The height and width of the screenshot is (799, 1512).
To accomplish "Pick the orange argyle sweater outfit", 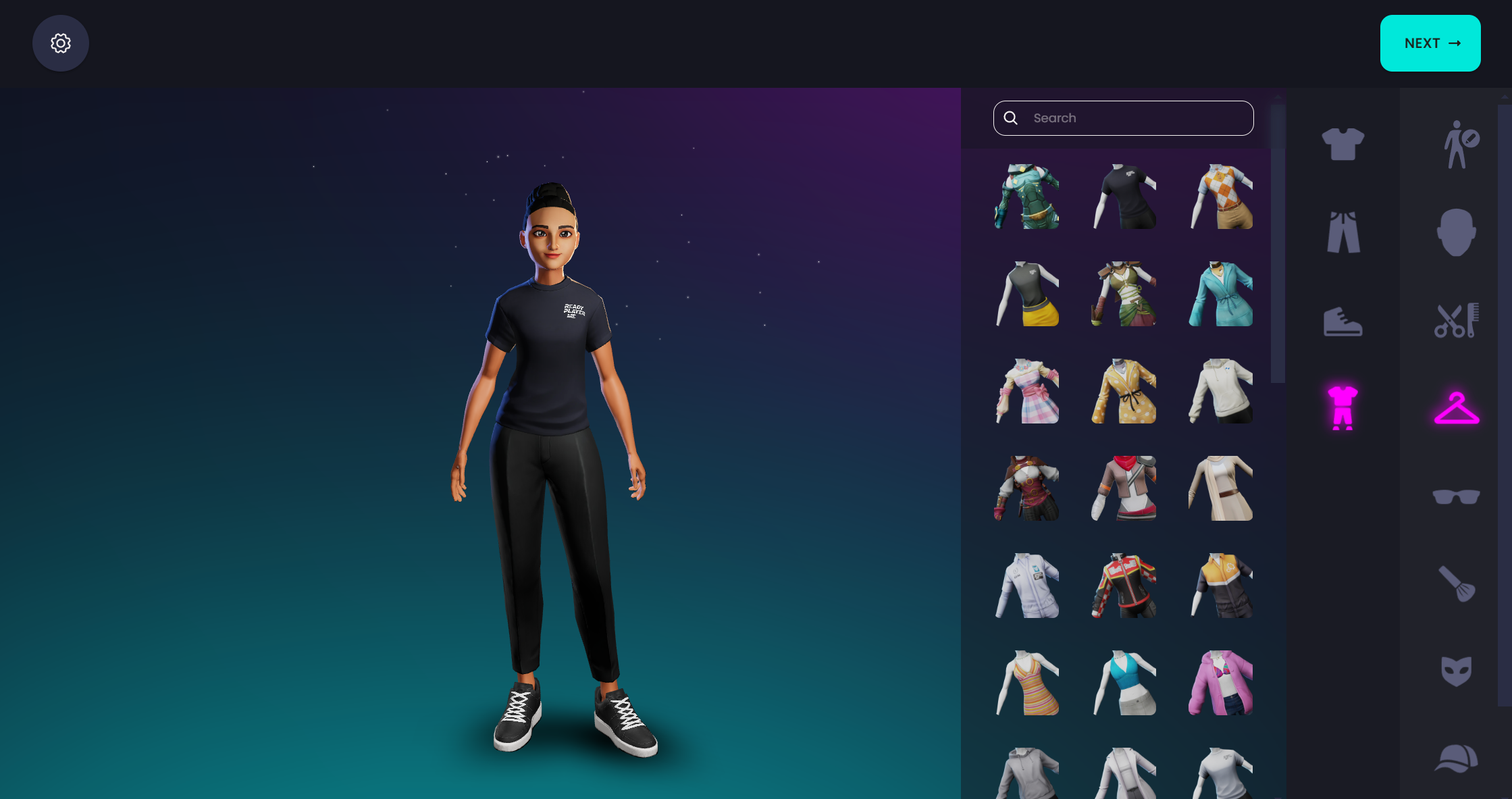I will pyautogui.click(x=1221, y=197).
